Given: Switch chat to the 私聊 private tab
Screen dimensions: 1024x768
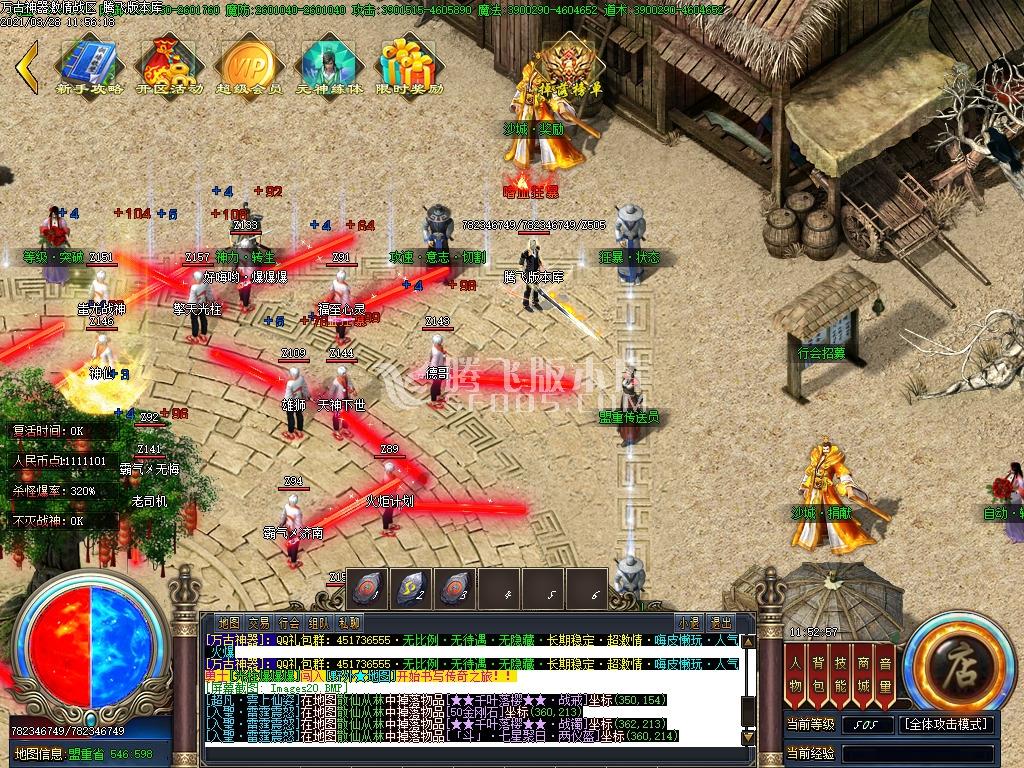Looking at the screenshot, I should tap(348, 622).
